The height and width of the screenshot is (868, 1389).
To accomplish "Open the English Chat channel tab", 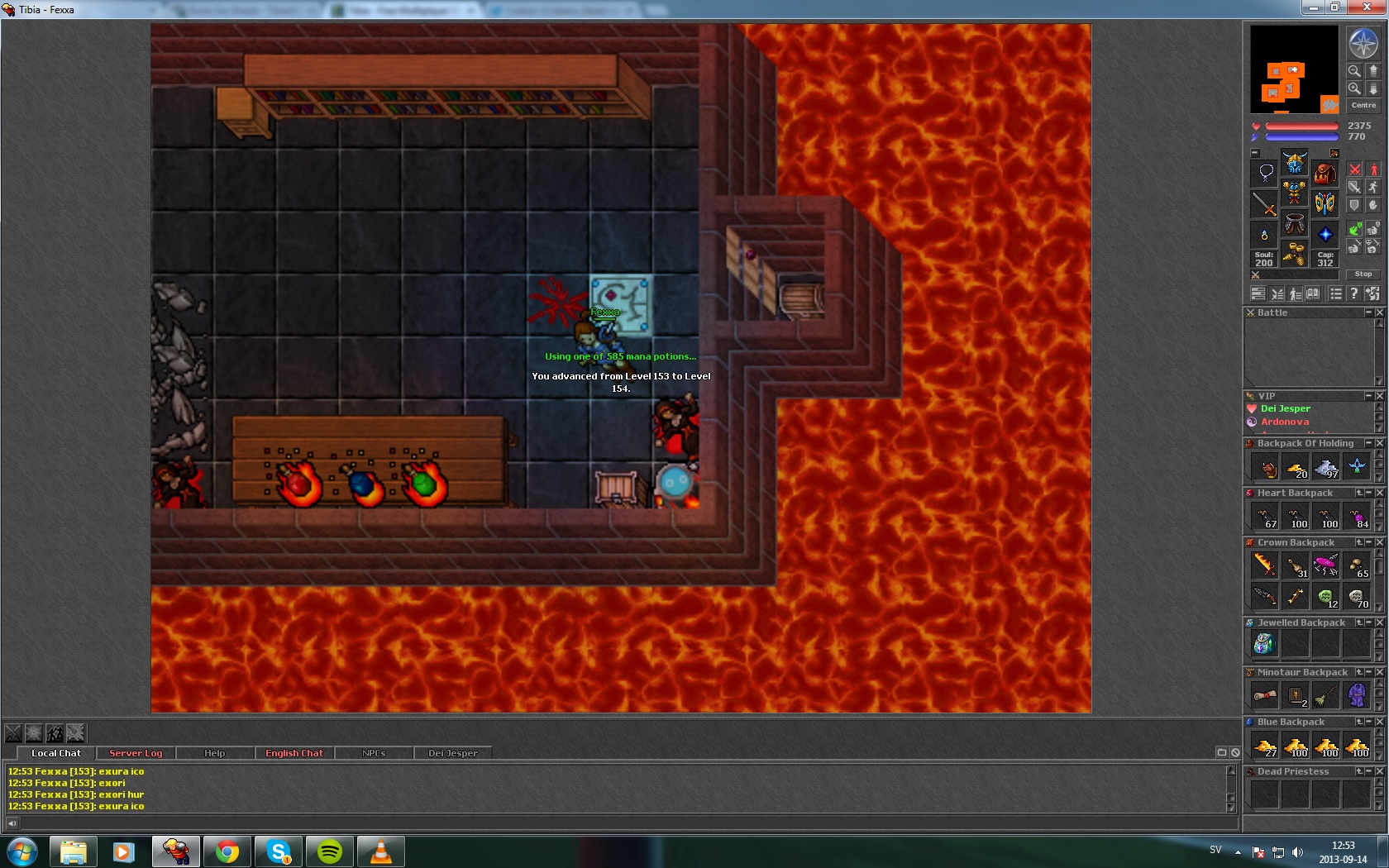I will (294, 753).
